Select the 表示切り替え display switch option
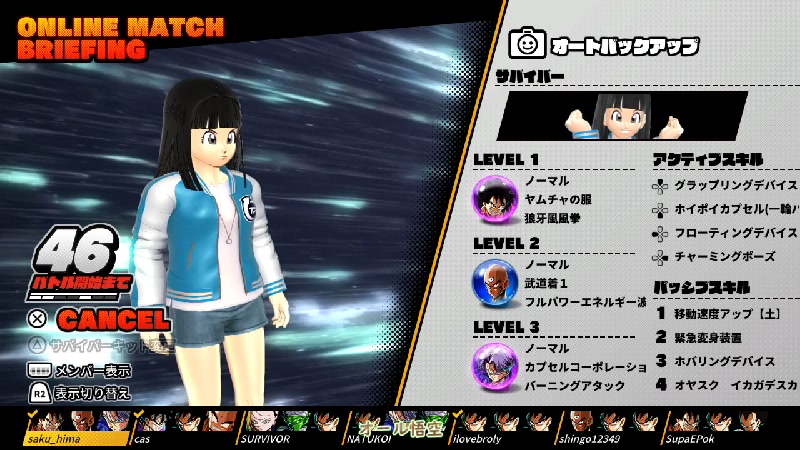Screen dimensions: 800x450 [92, 391]
